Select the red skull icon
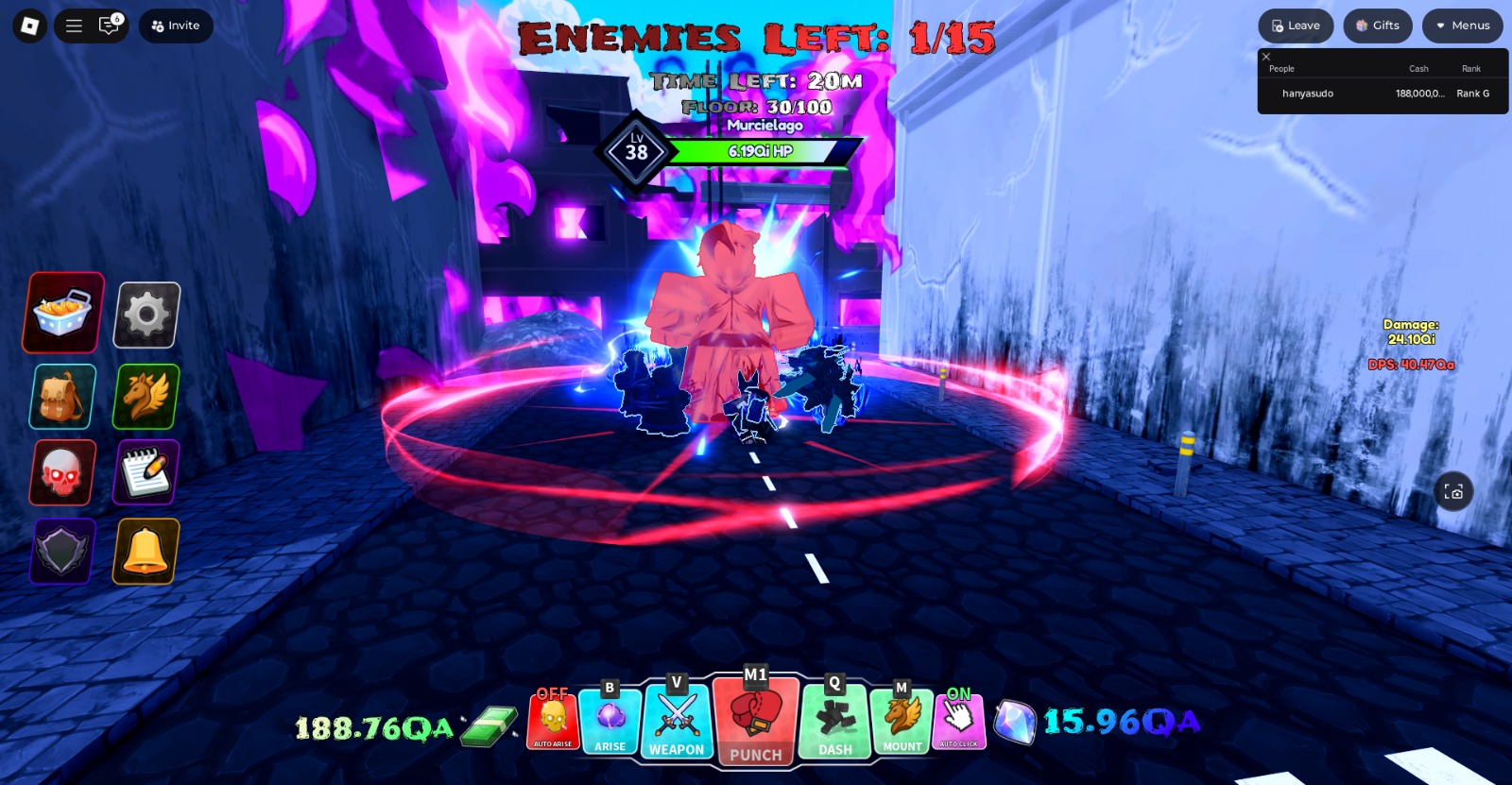 pos(60,471)
